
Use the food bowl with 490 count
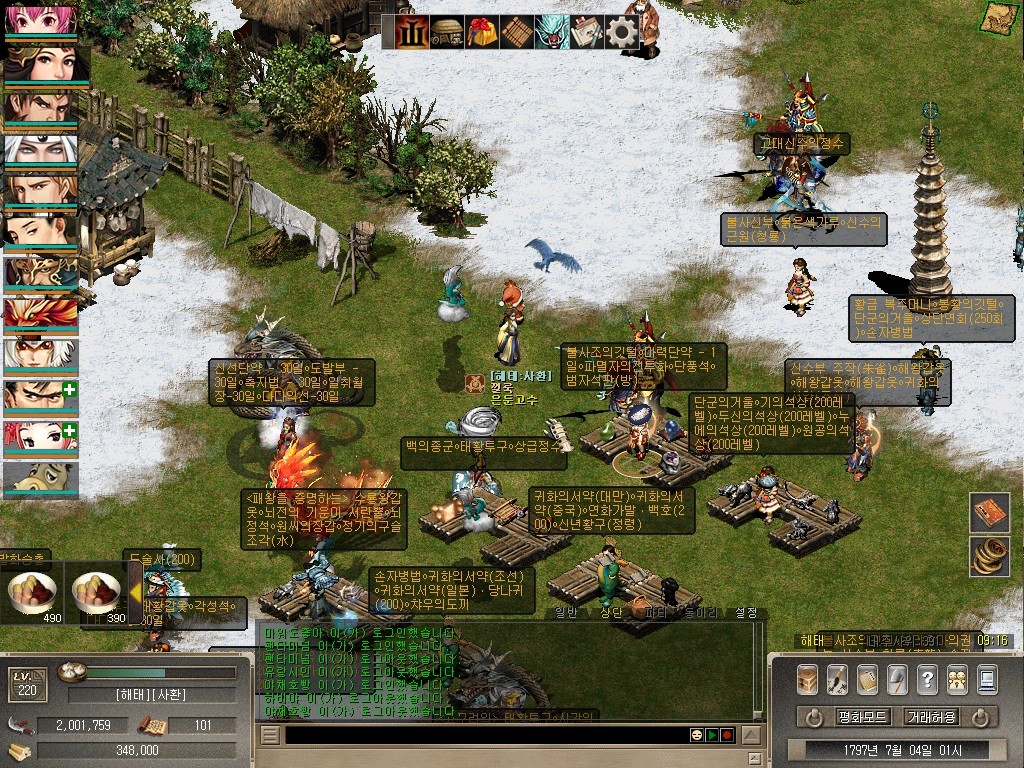(x=33, y=593)
